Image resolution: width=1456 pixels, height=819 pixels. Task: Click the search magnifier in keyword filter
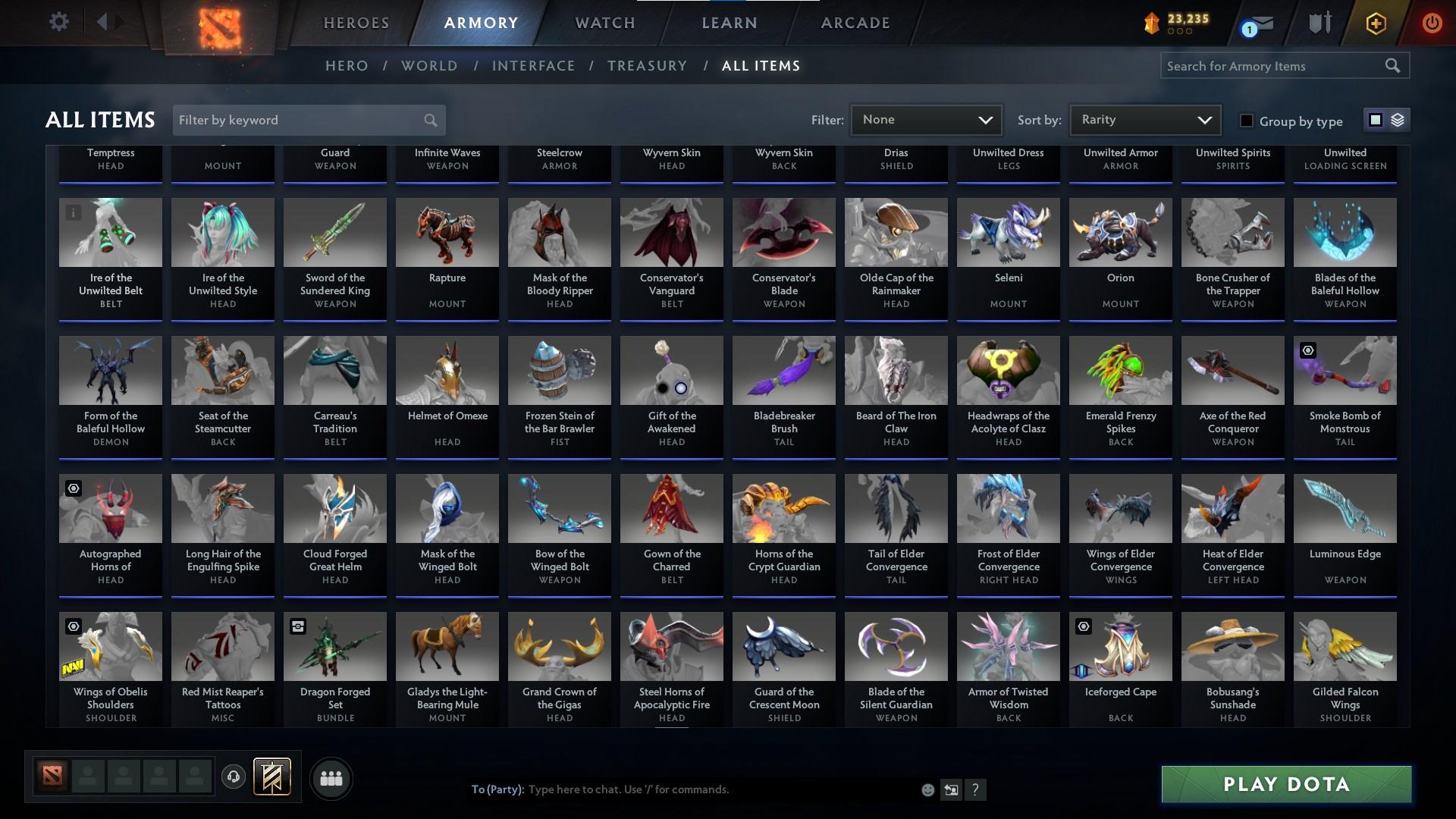[x=429, y=120]
